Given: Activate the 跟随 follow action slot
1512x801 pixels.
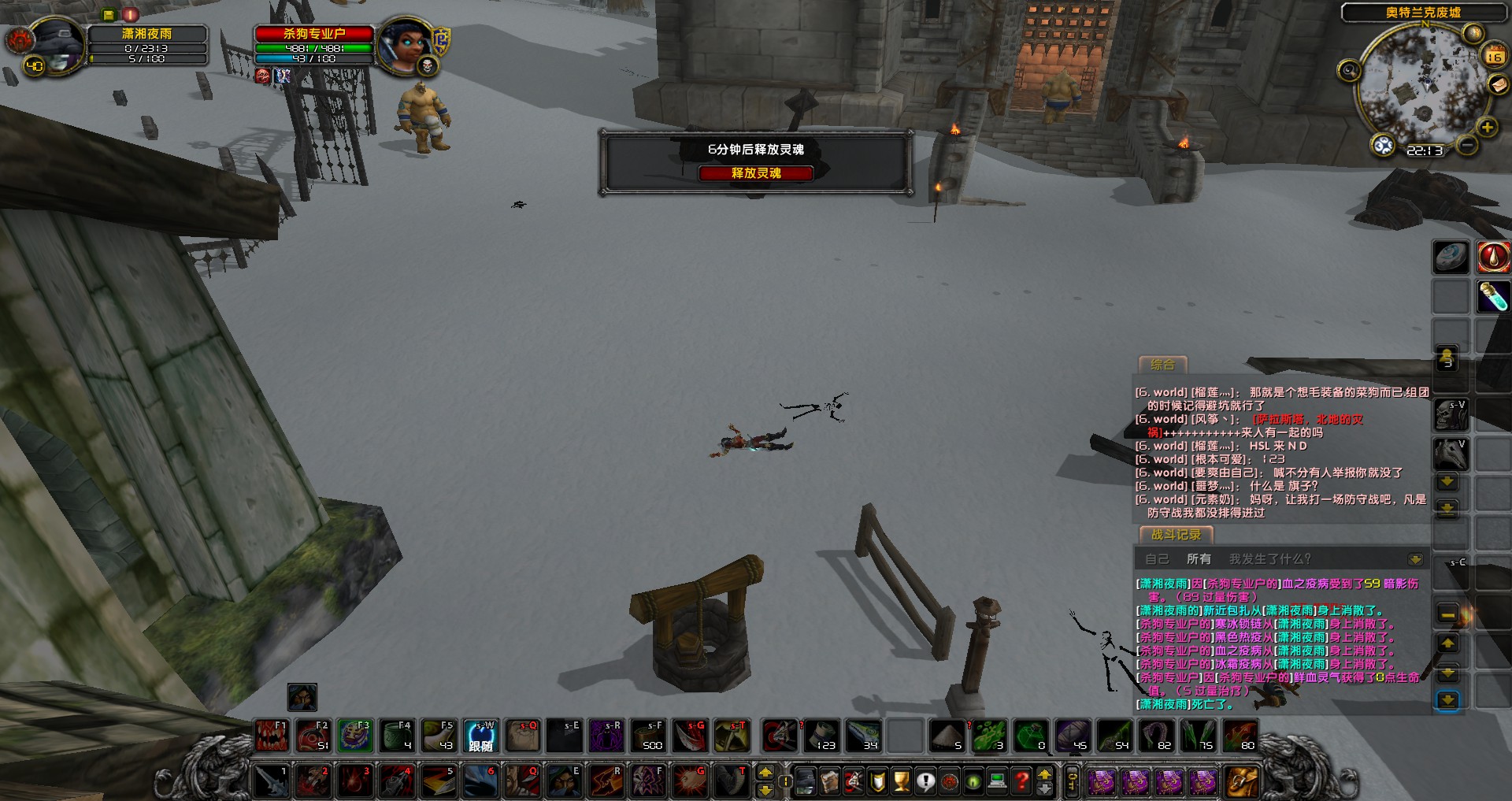Looking at the screenshot, I should [481, 736].
